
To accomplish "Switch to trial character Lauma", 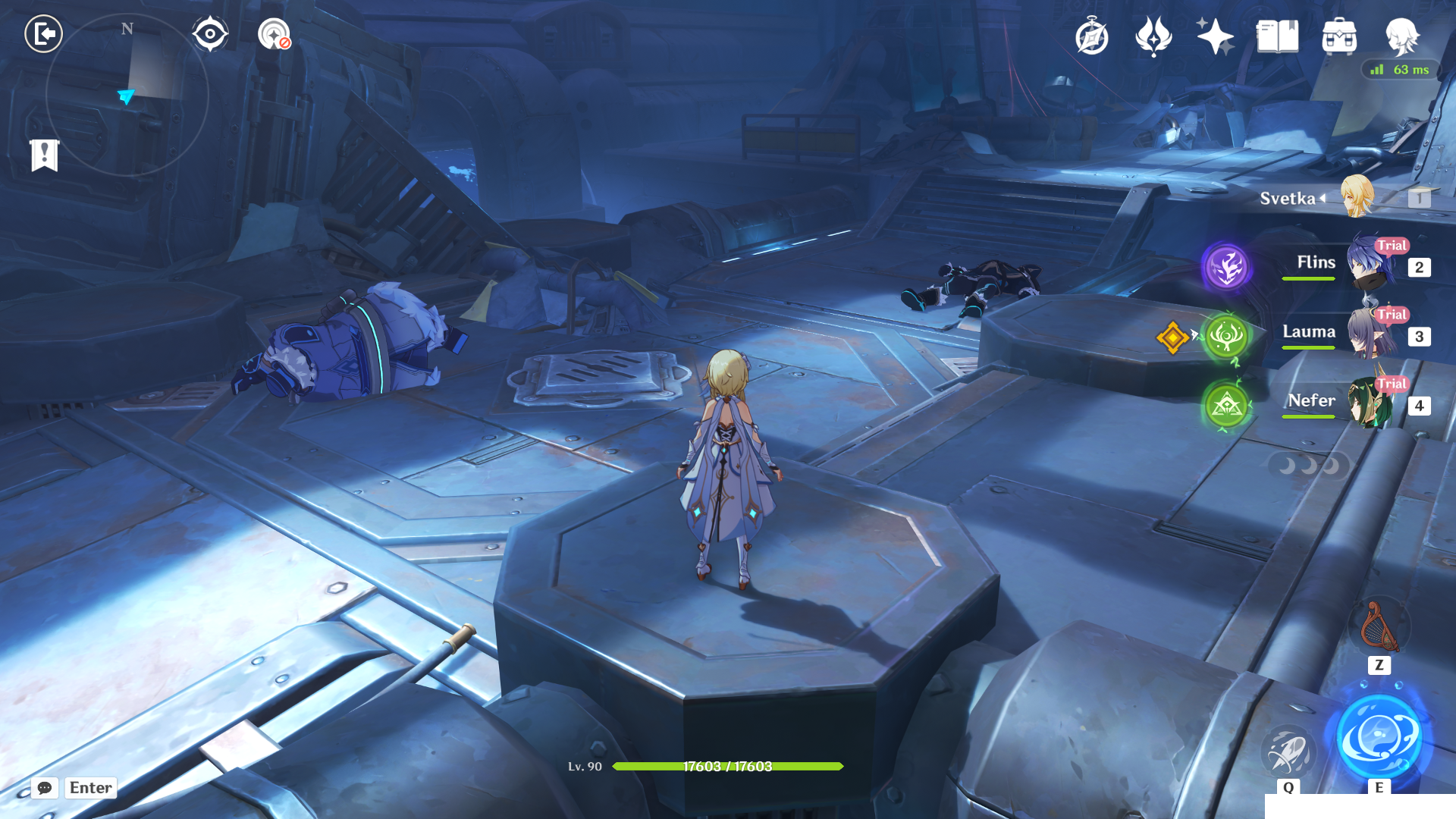I will [x=1369, y=334].
